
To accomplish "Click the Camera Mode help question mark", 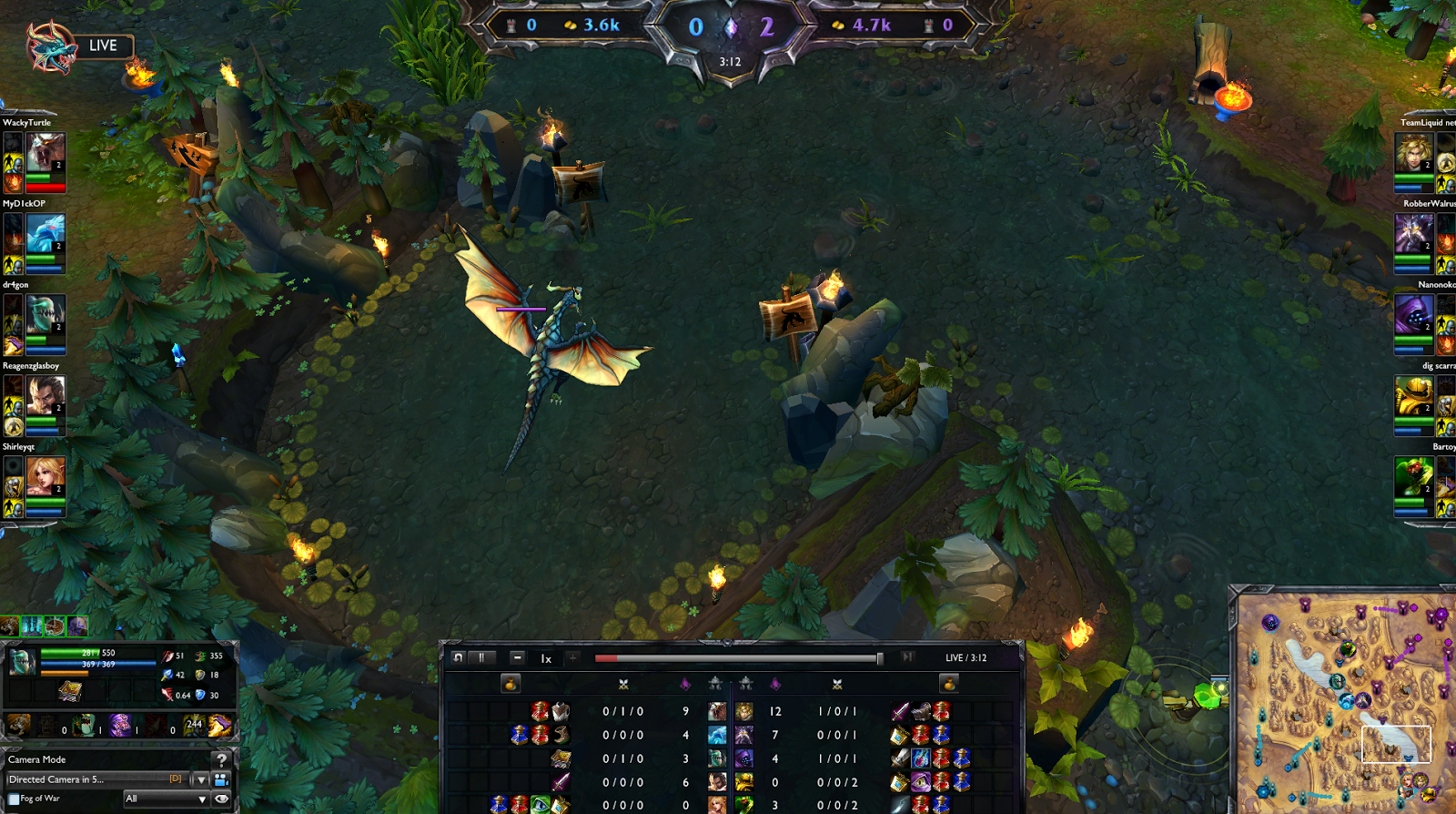I will (222, 760).
